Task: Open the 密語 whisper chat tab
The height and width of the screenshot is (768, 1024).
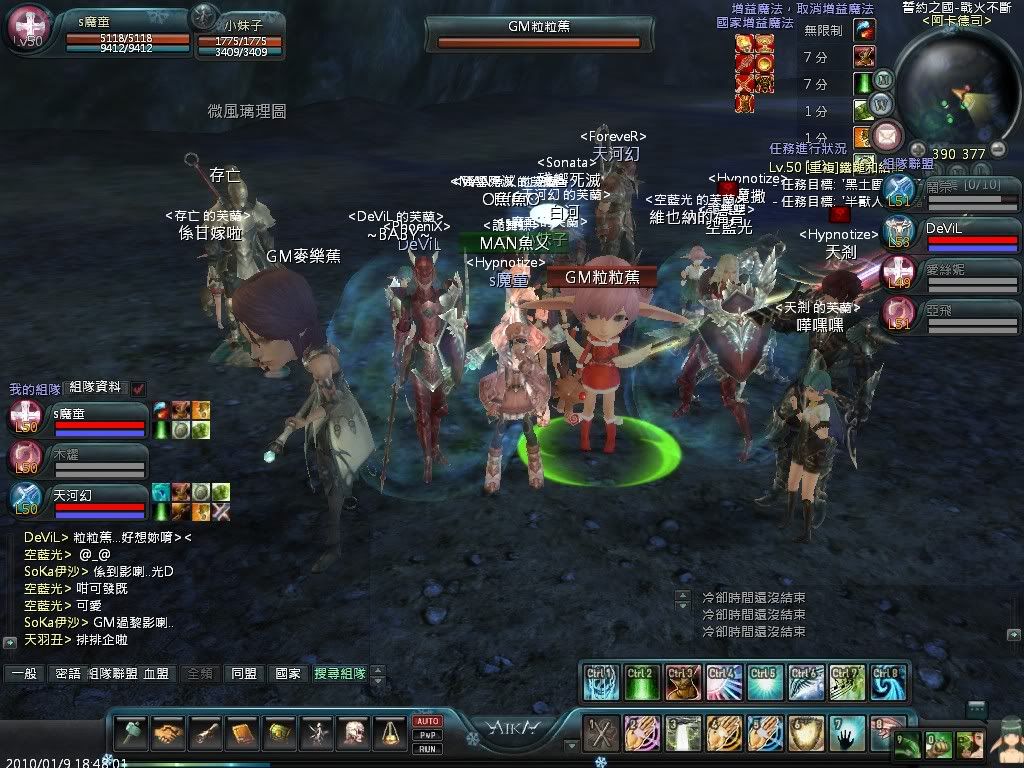Action: pos(68,674)
